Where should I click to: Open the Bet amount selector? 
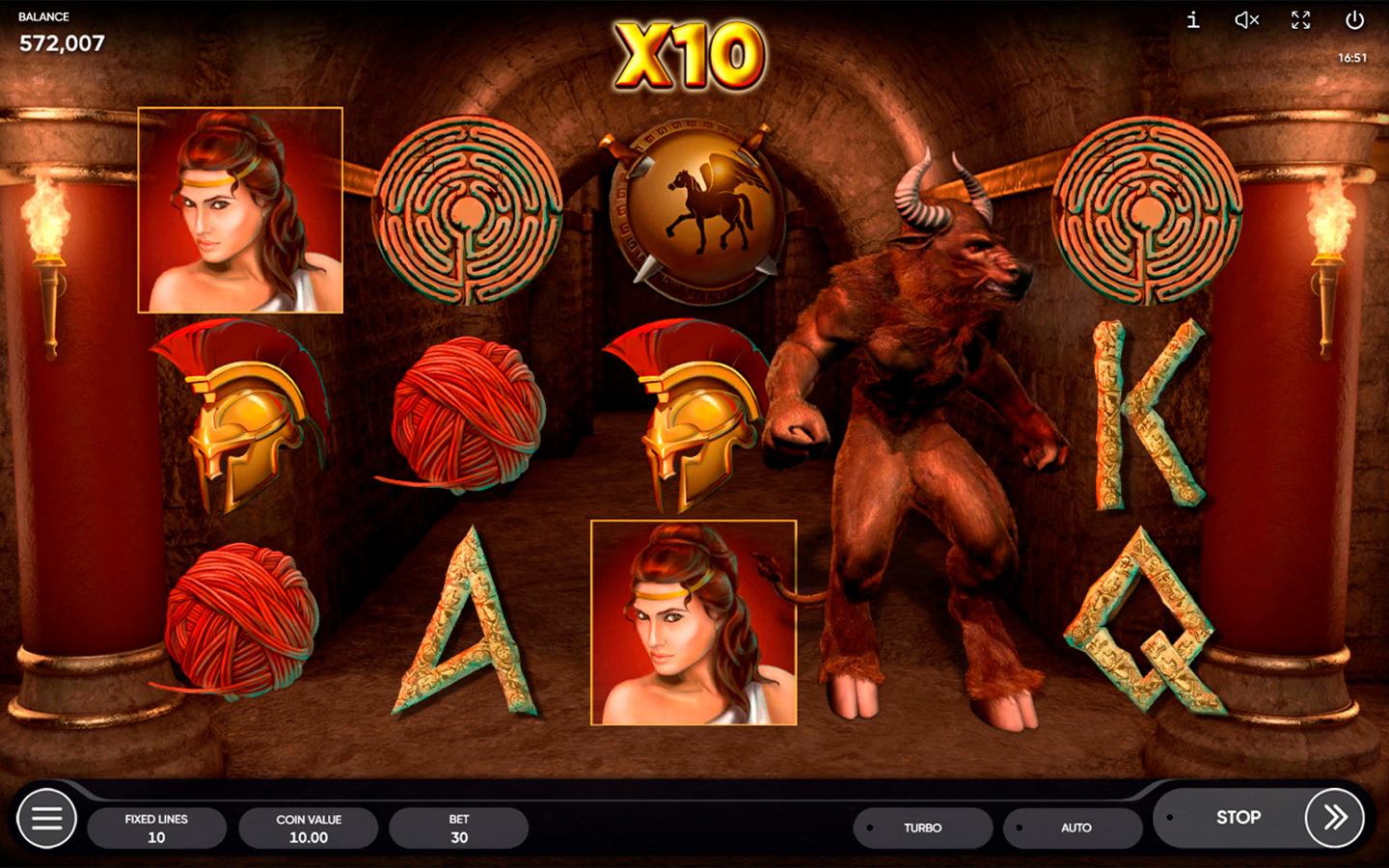pyautogui.click(x=458, y=827)
